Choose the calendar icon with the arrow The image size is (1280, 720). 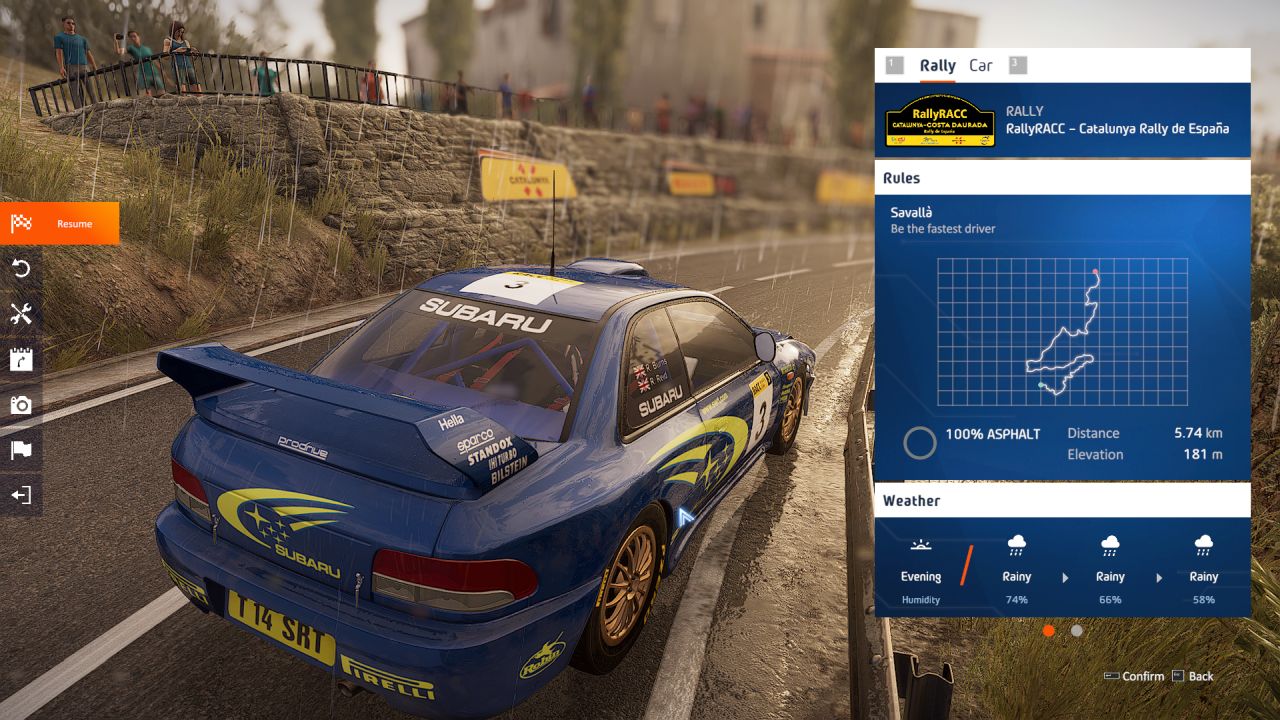click(21, 359)
